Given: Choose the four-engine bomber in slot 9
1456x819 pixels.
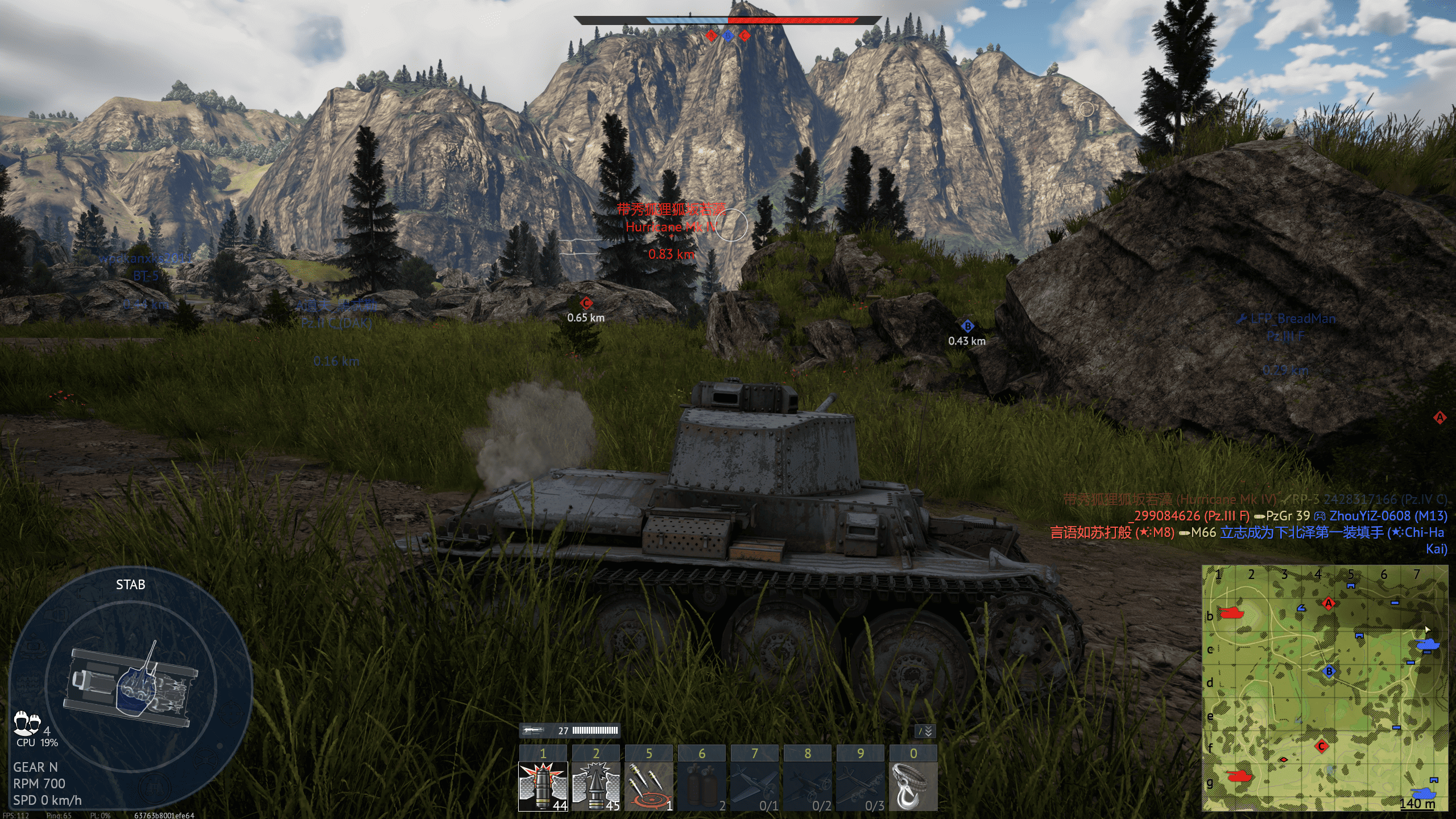Looking at the screenshot, I should [x=860, y=786].
